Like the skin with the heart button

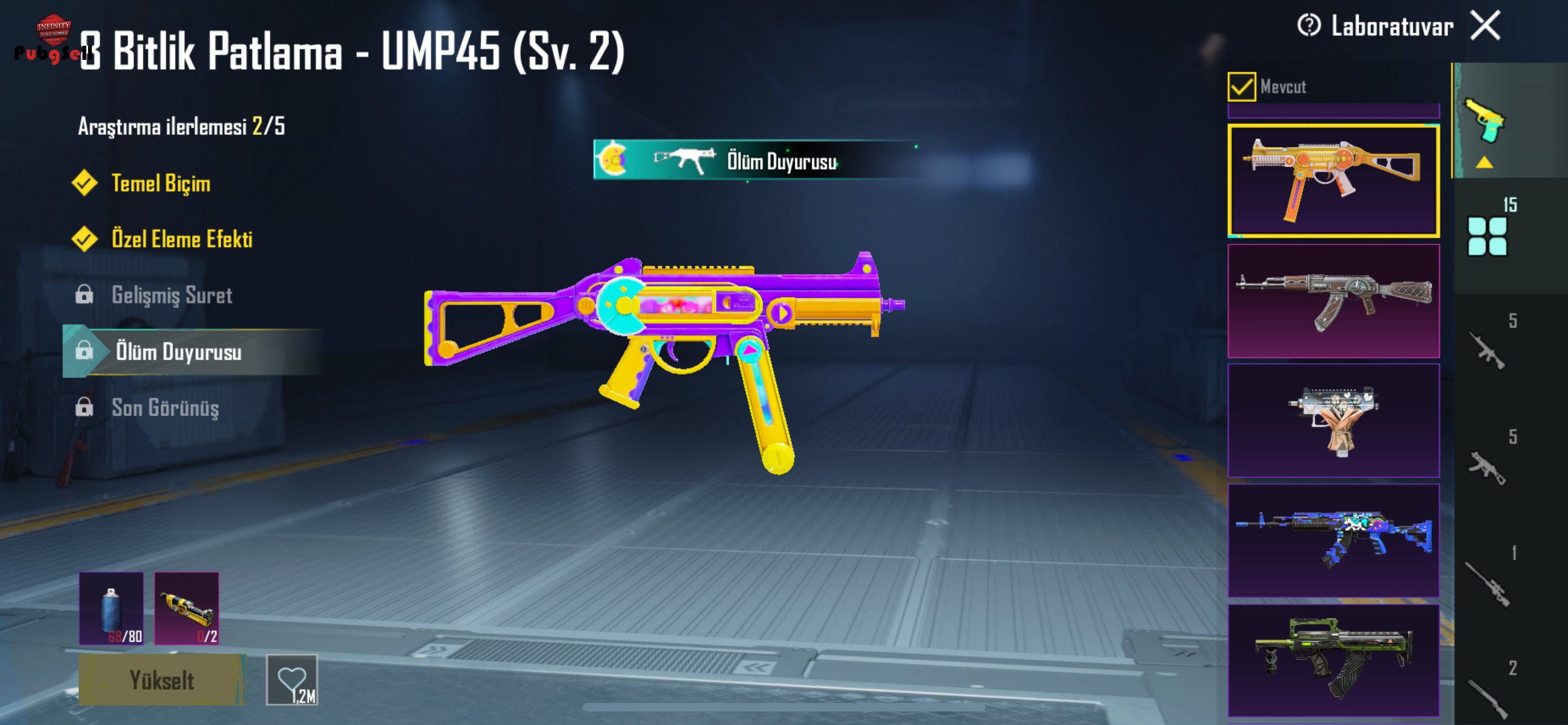(292, 680)
